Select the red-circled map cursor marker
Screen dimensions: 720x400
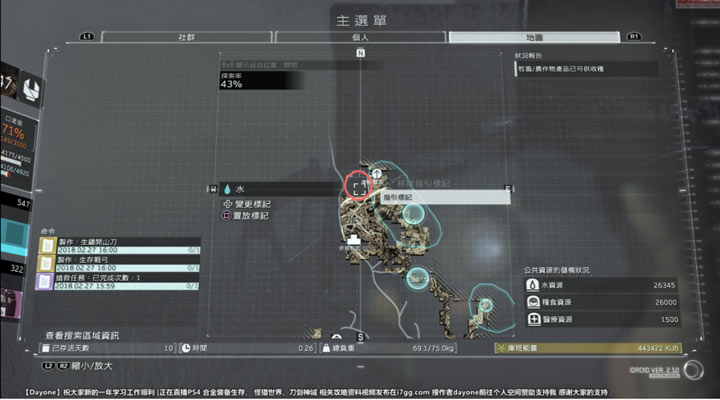pos(359,187)
